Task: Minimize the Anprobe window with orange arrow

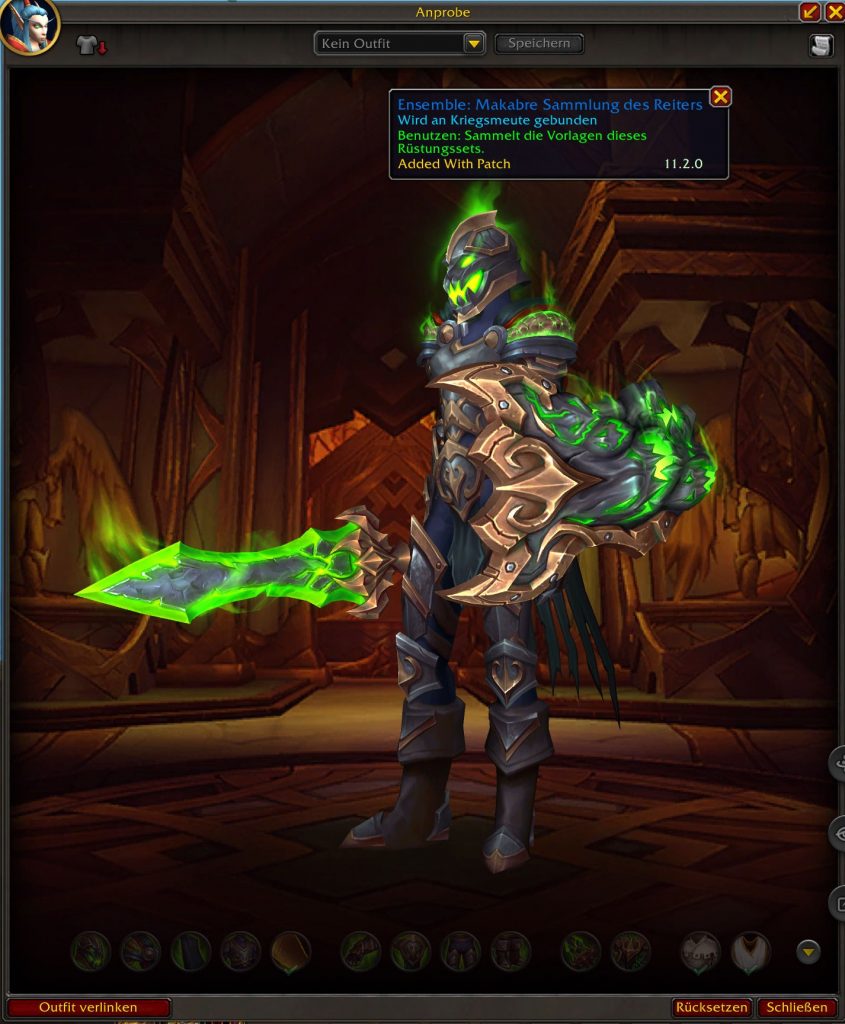Action: [x=810, y=12]
